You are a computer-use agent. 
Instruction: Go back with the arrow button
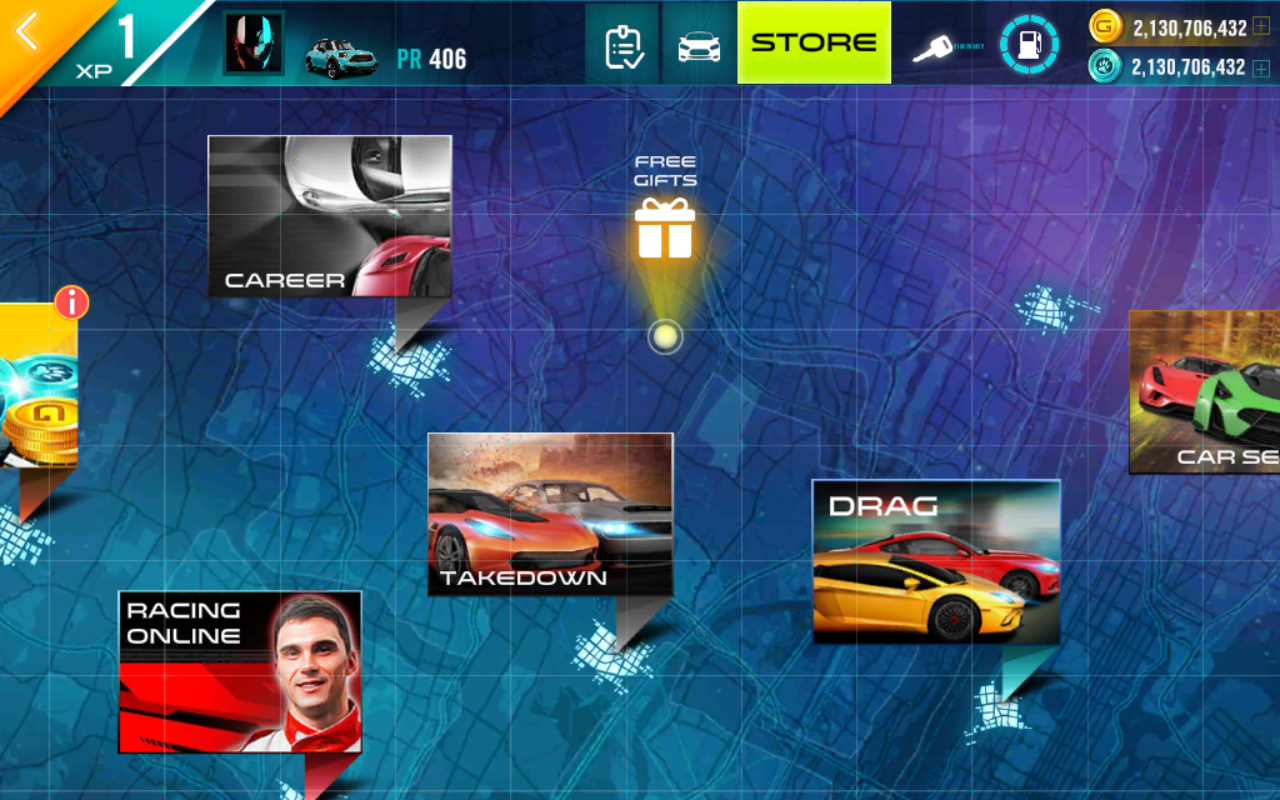[x=27, y=32]
